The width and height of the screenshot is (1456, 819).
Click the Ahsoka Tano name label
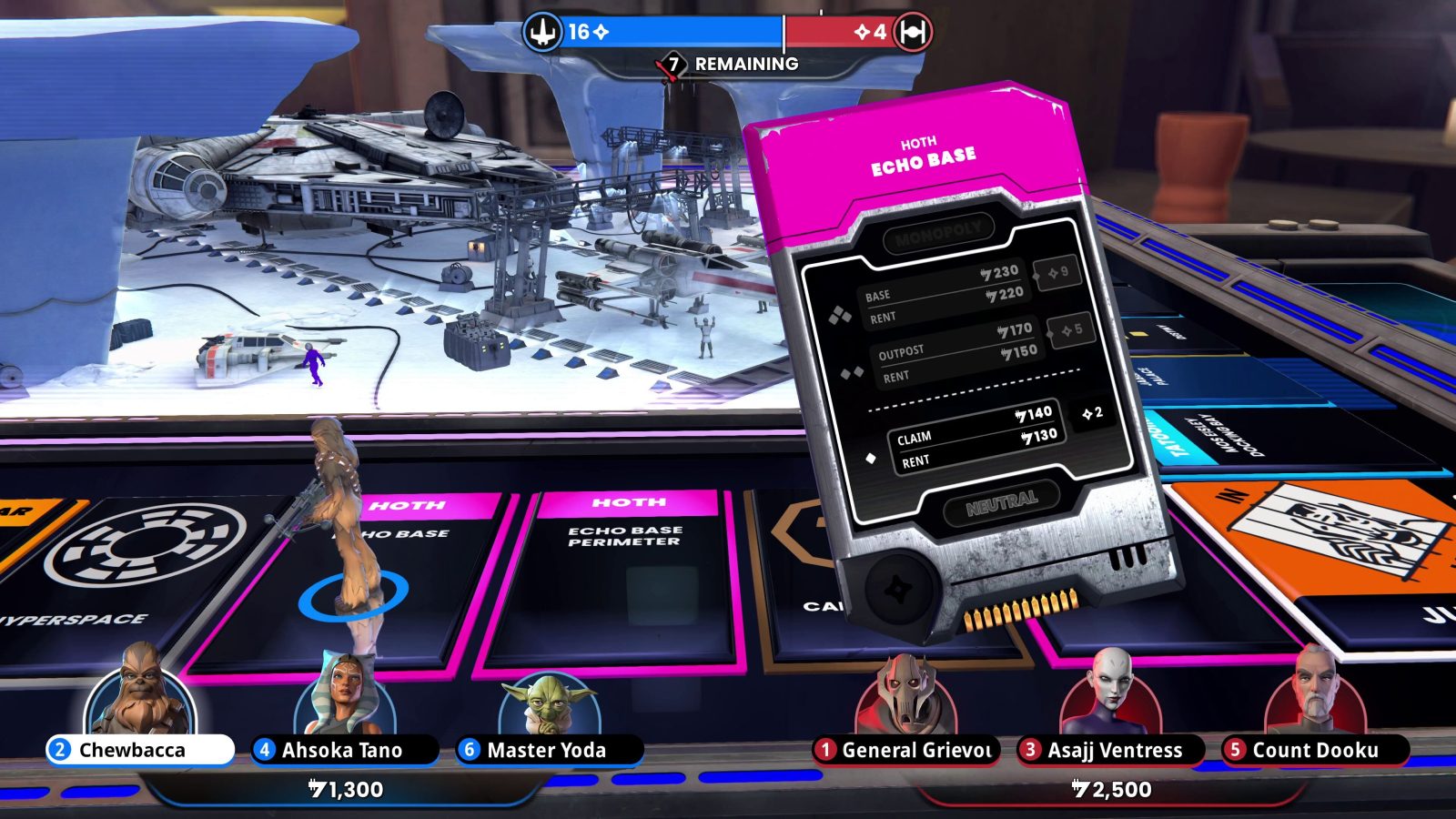coord(341,751)
